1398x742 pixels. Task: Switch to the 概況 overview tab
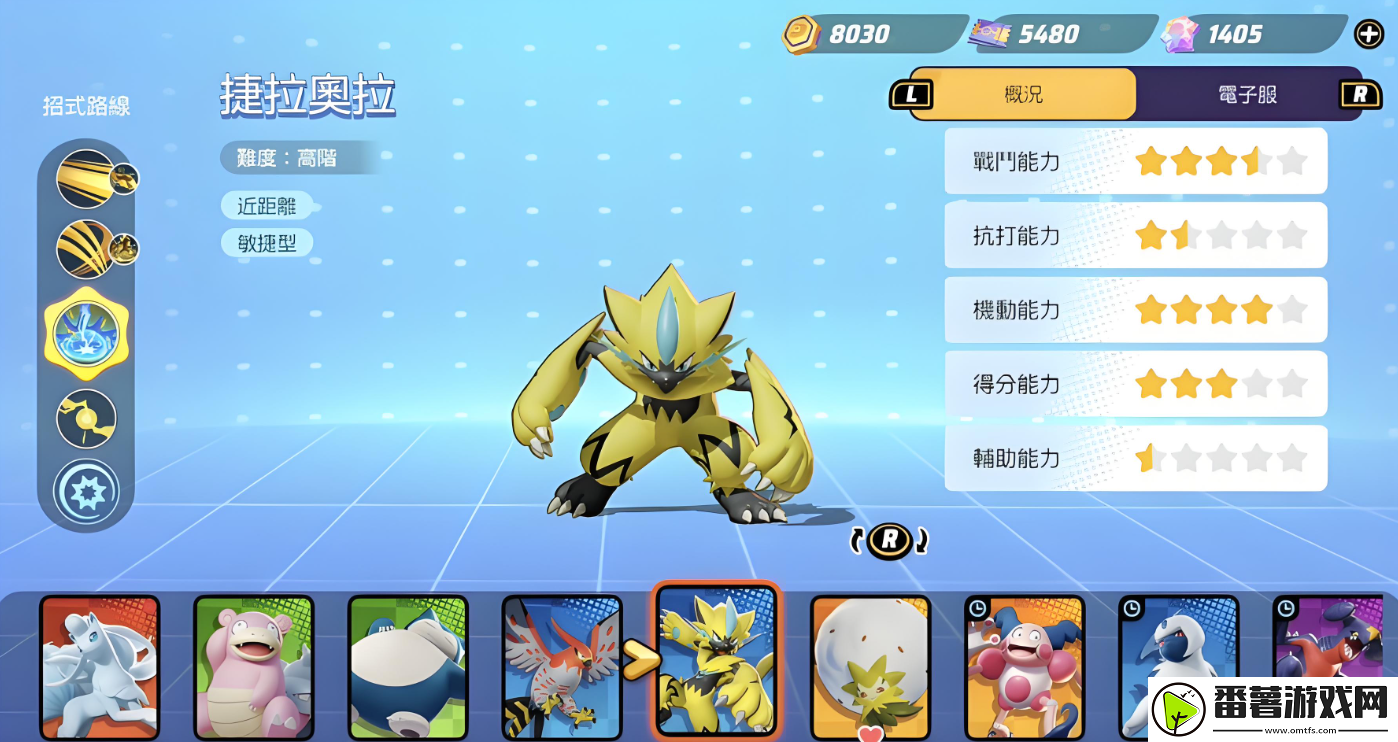[1023, 95]
